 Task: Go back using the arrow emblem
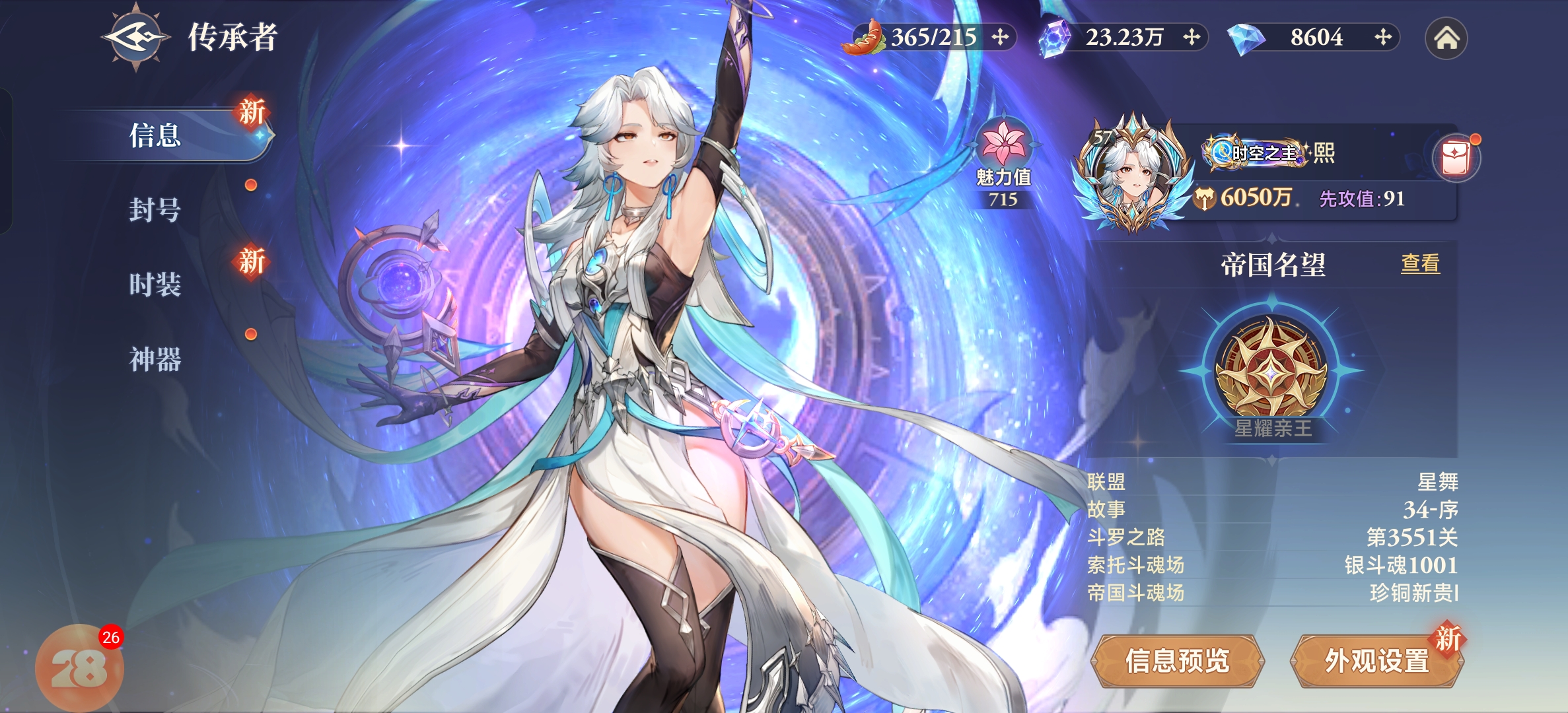135,38
